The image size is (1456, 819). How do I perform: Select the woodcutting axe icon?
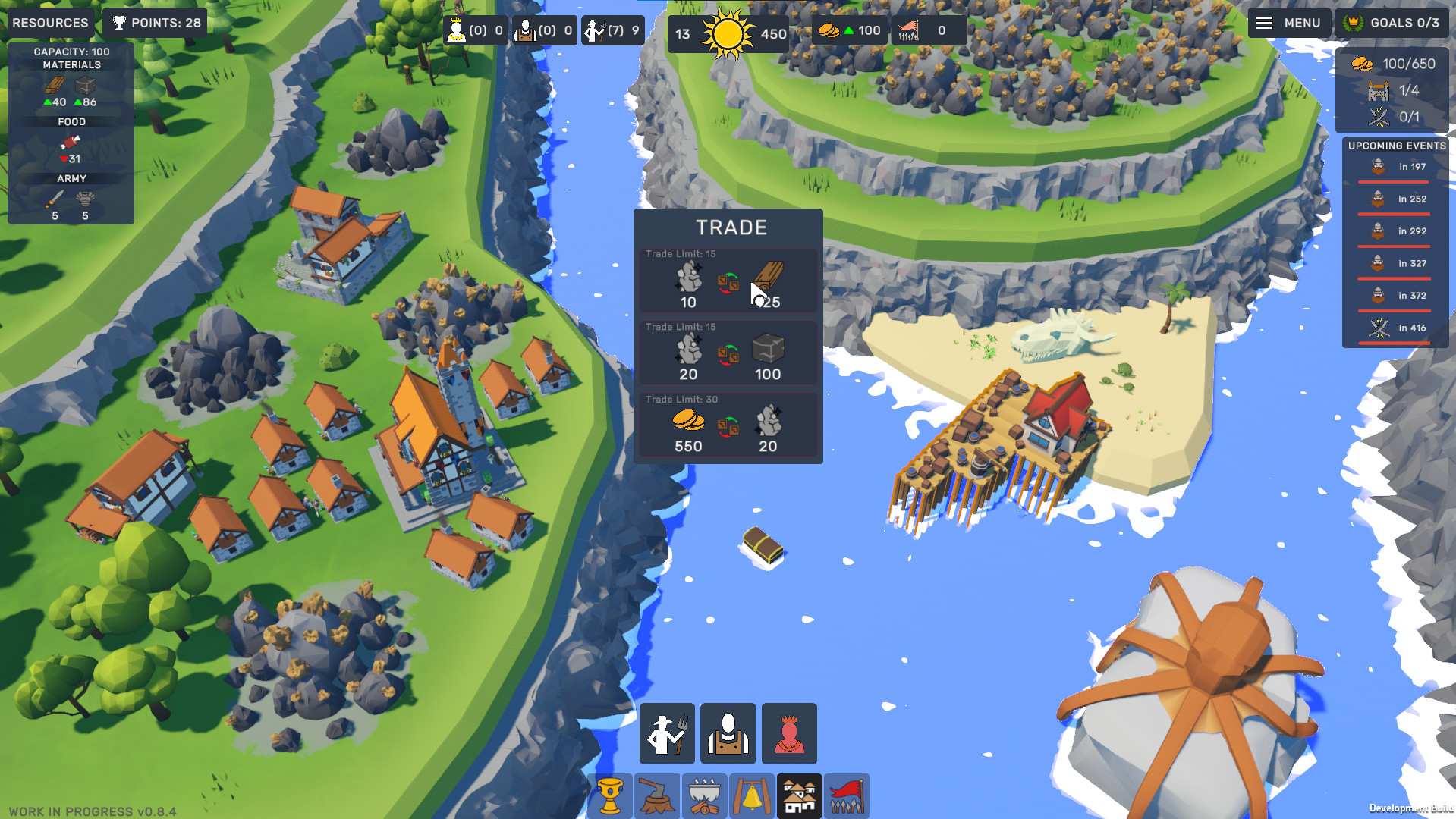[x=659, y=795]
